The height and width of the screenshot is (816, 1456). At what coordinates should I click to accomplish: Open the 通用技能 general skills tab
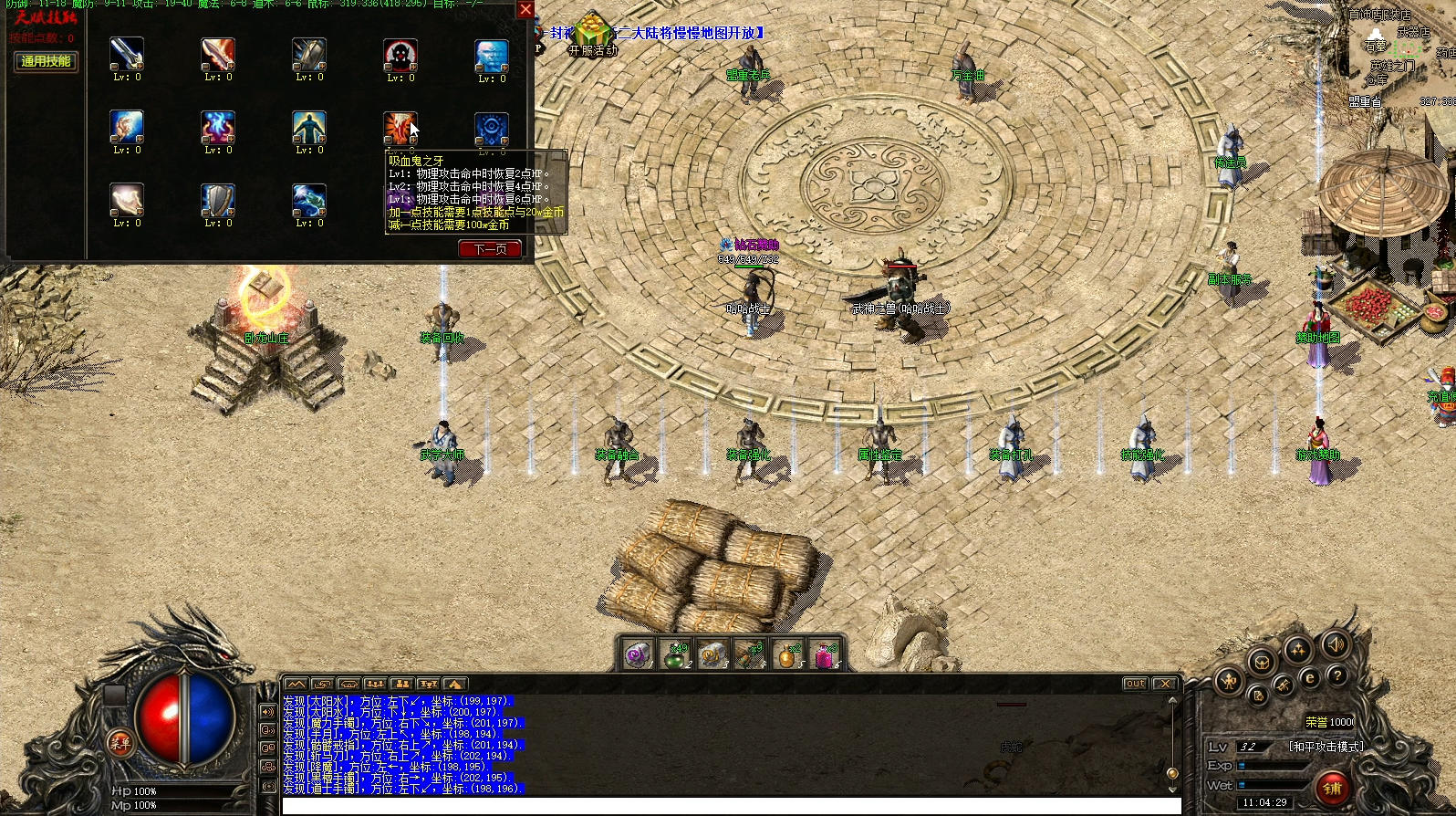pyautogui.click(x=46, y=61)
